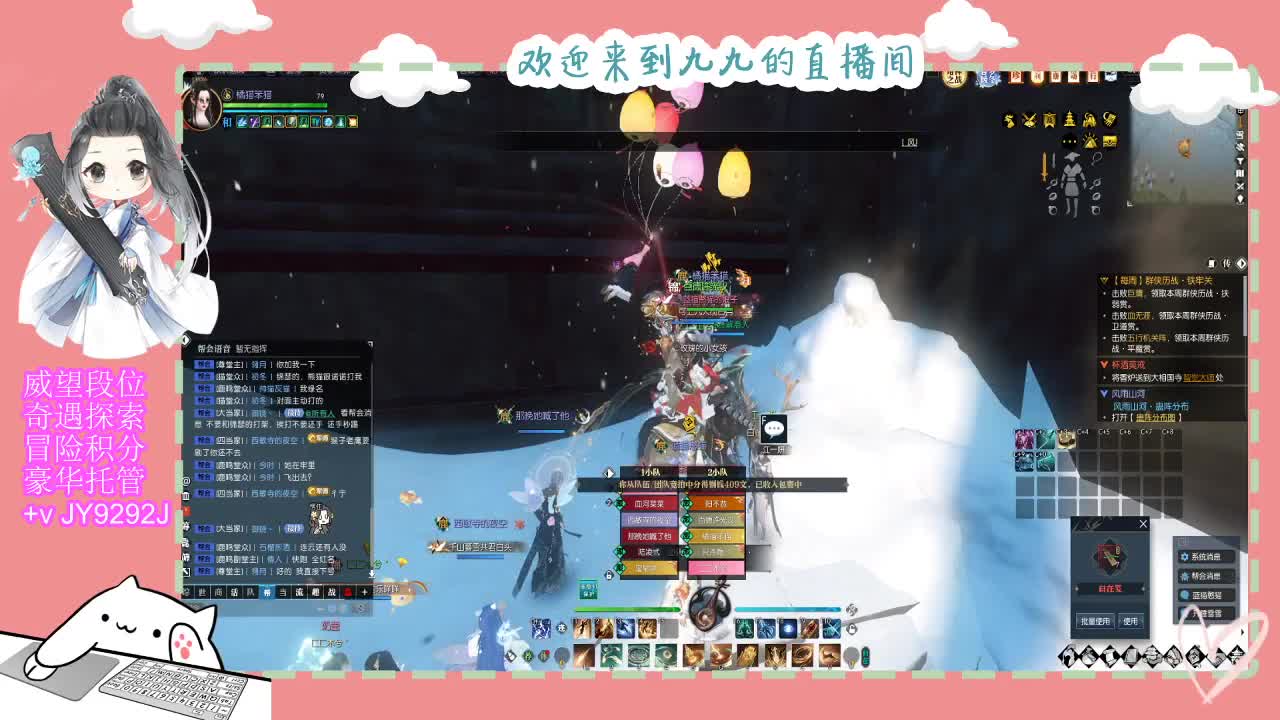The height and width of the screenshot is (720, 1280).
Task: Switch to the 战 chat channel tab
Action: (331, 591)
